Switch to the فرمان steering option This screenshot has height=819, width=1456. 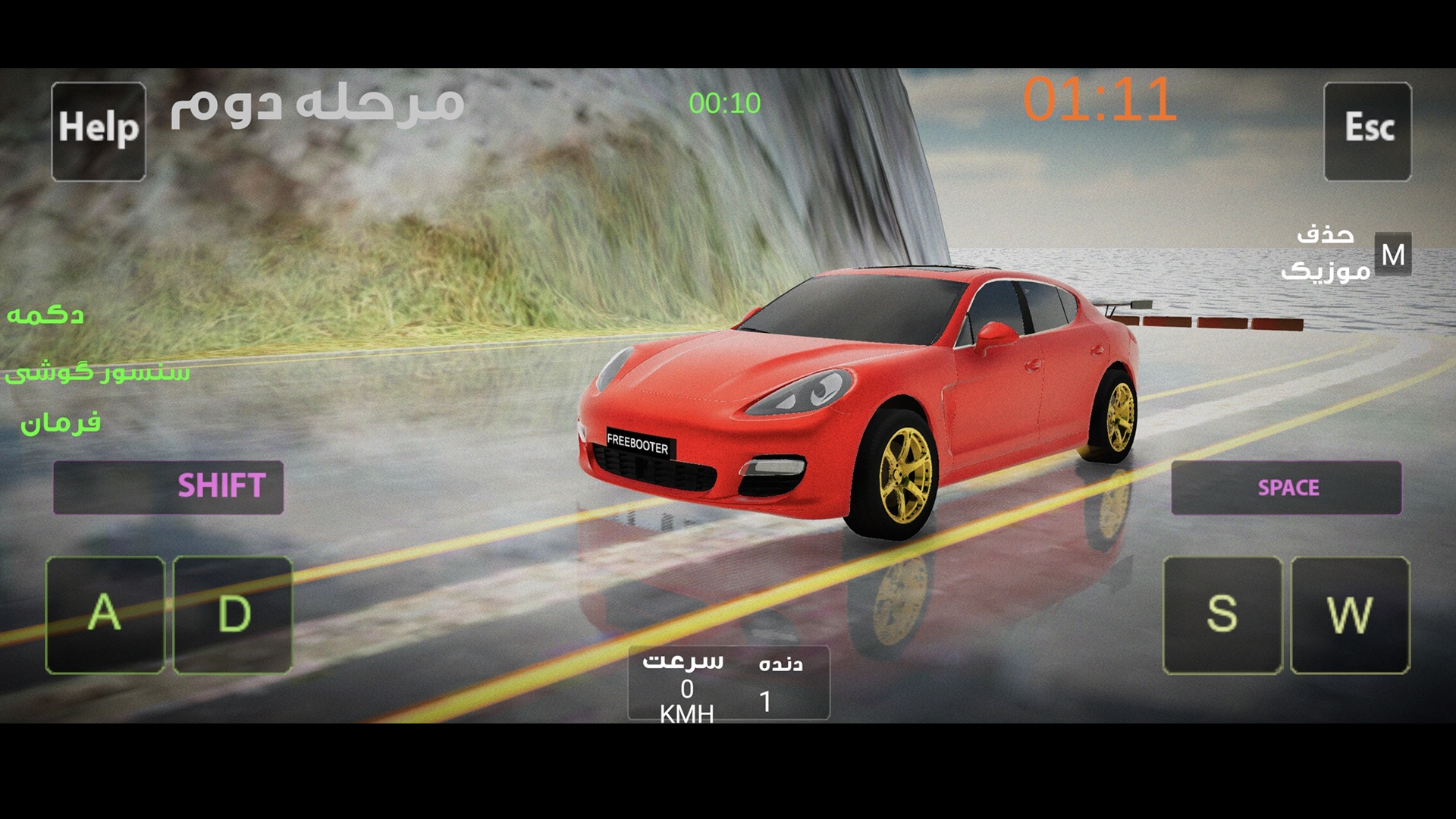[61, 422]
